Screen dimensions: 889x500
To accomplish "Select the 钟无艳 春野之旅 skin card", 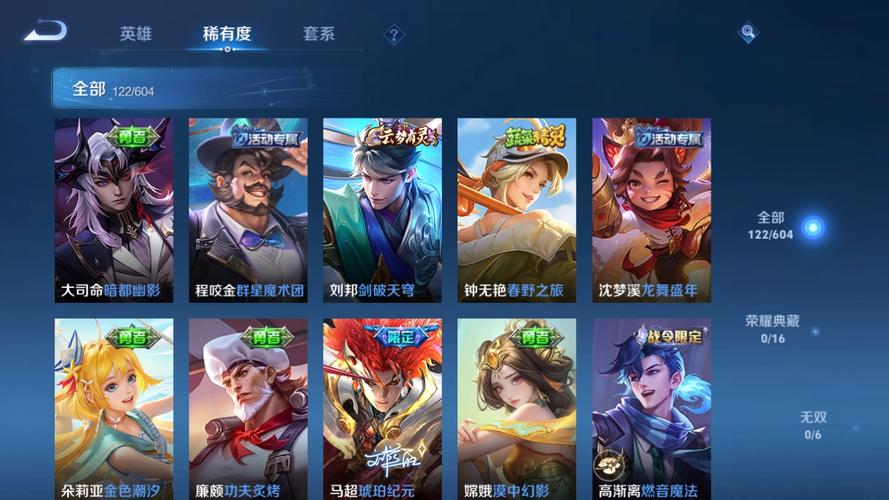I will (x=516, y=210).
